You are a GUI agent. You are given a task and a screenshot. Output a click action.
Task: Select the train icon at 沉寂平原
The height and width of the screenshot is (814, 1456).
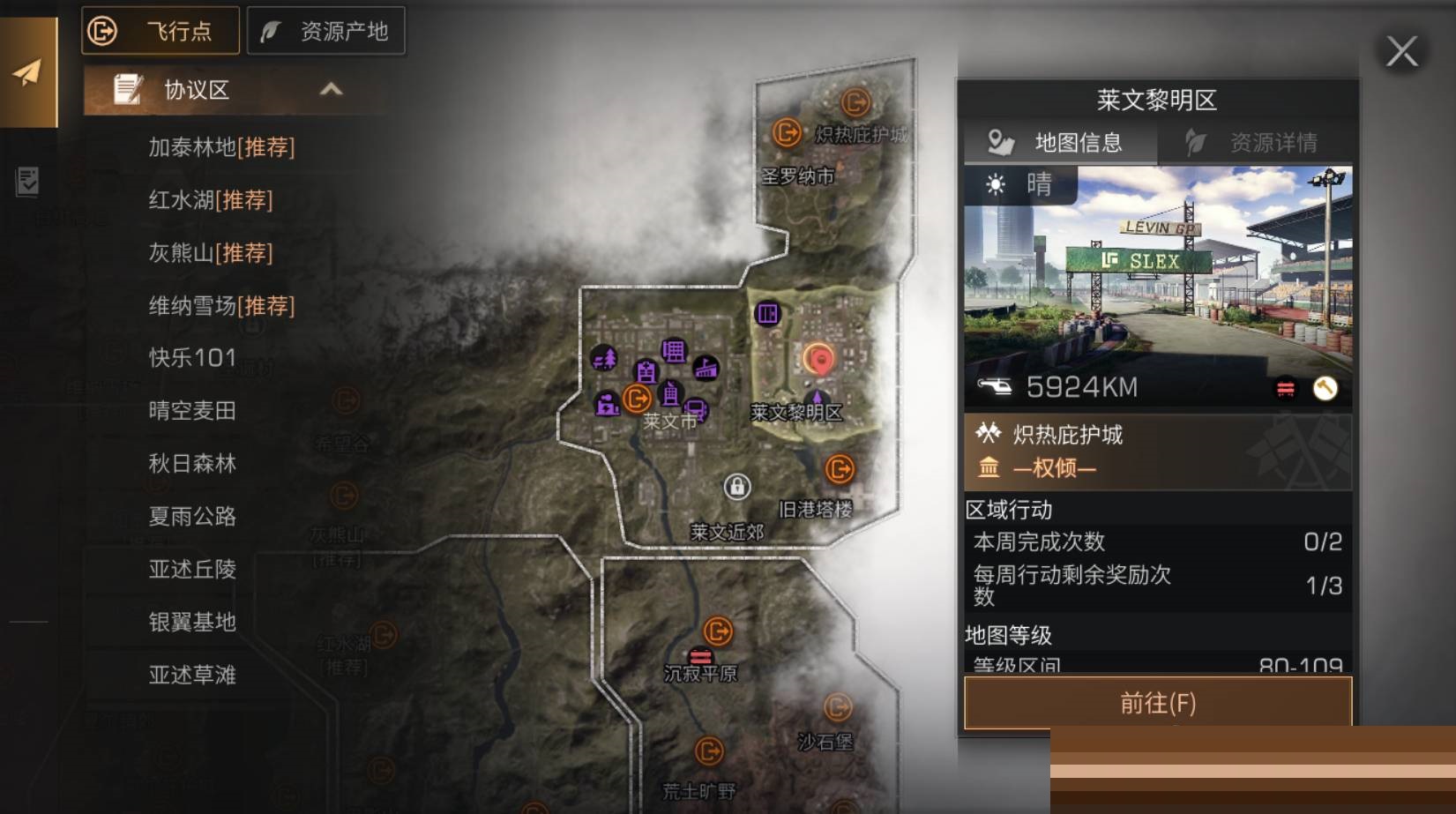tap(701, 656)
